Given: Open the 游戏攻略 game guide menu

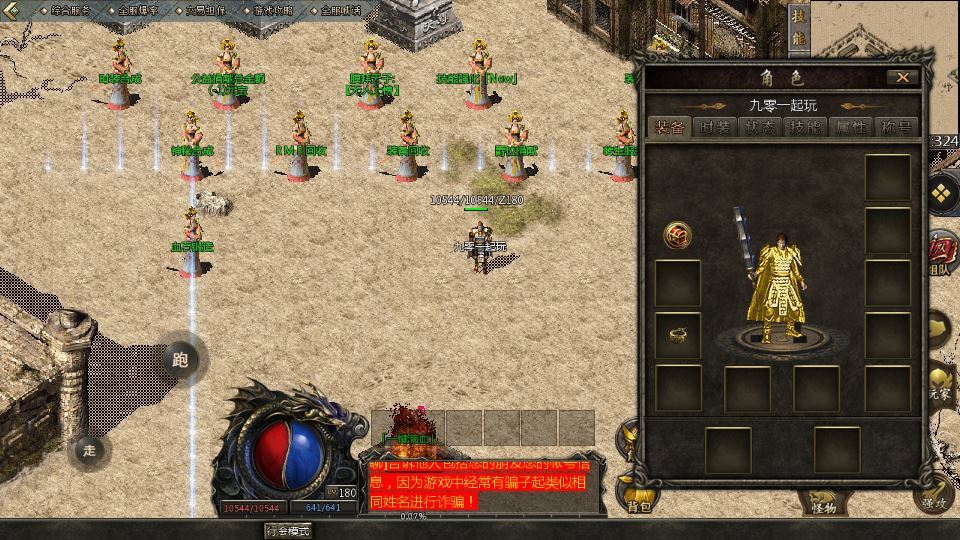Looking at the screenshot, I should (272, 10).
